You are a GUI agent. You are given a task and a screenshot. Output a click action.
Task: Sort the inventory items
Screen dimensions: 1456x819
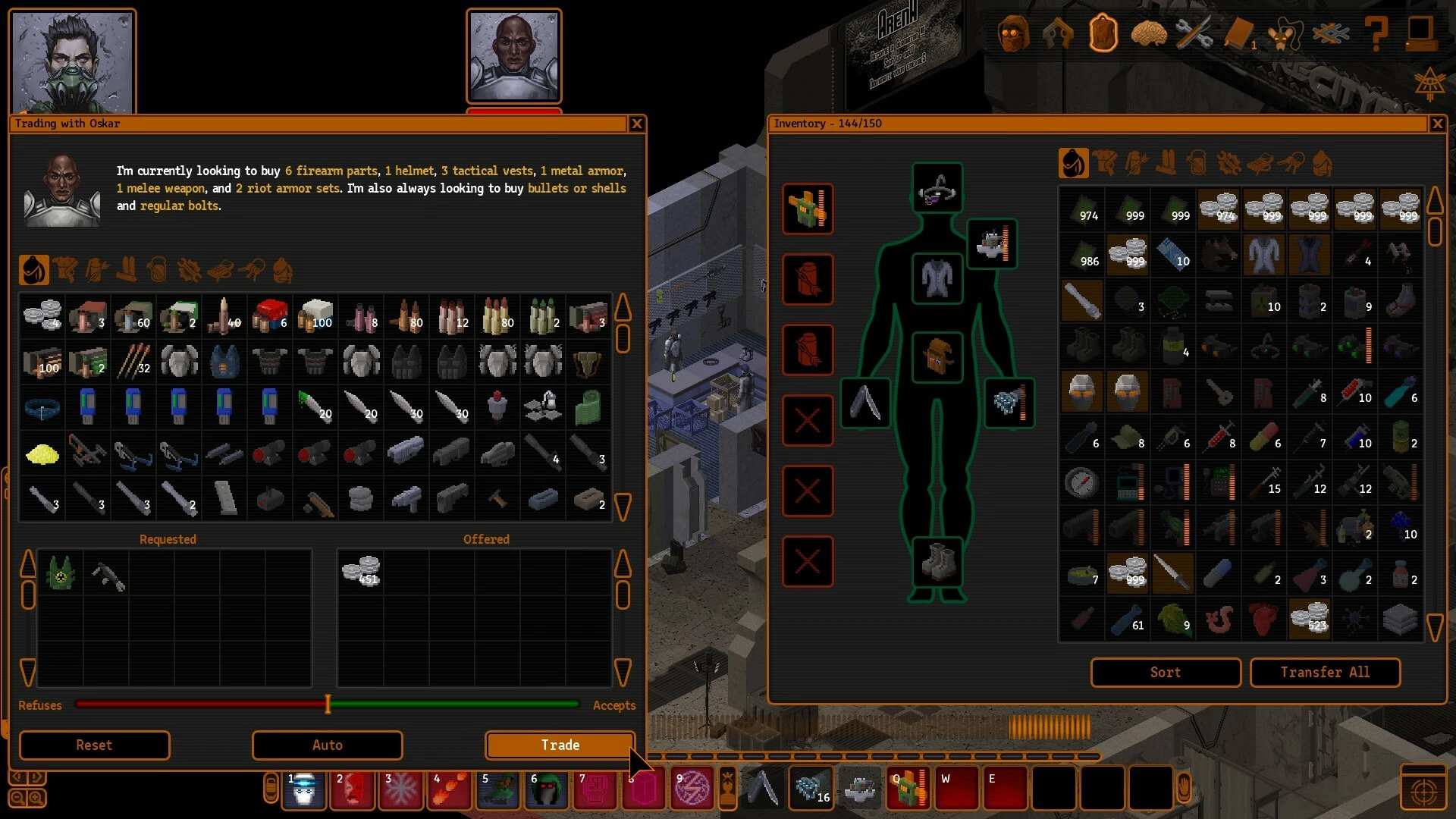pos(1165,673)
